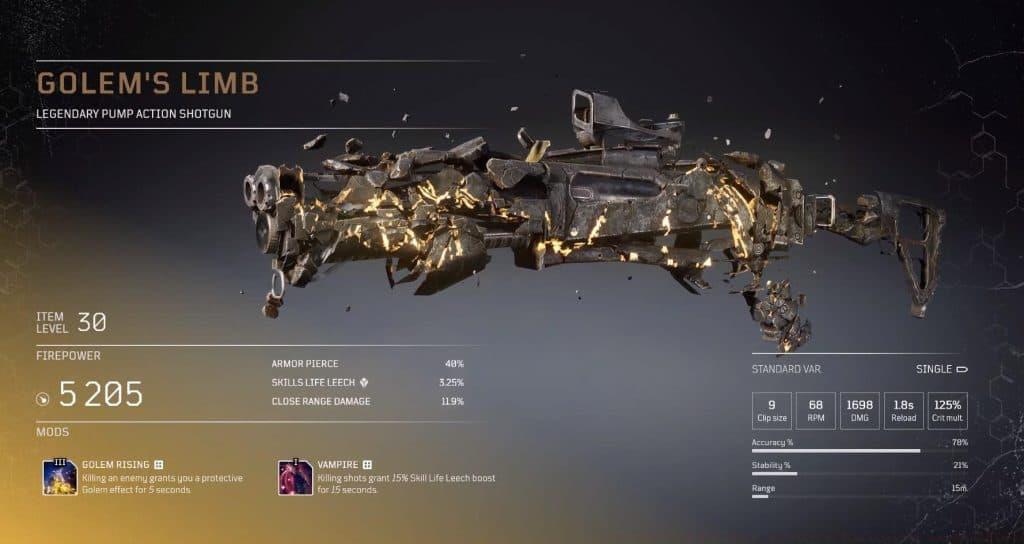Screen dimensions: 1024x544
Task: Select the Golem Rising mod icon
Action: [x=60, y=477]
